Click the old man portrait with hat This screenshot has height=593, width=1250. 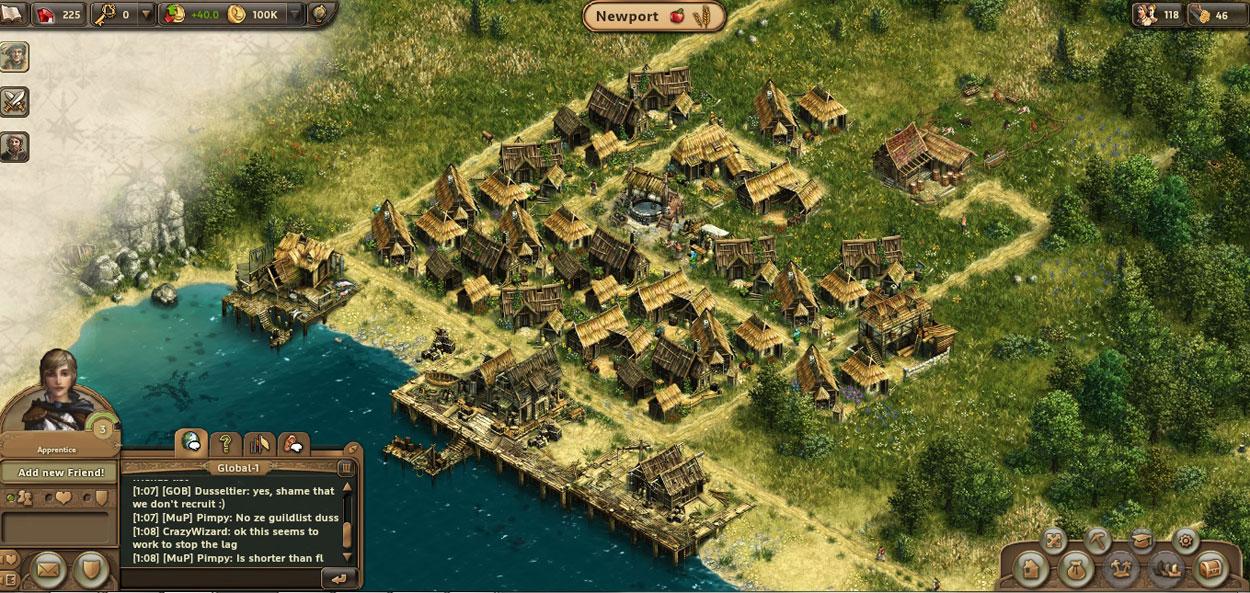[15, 56]
